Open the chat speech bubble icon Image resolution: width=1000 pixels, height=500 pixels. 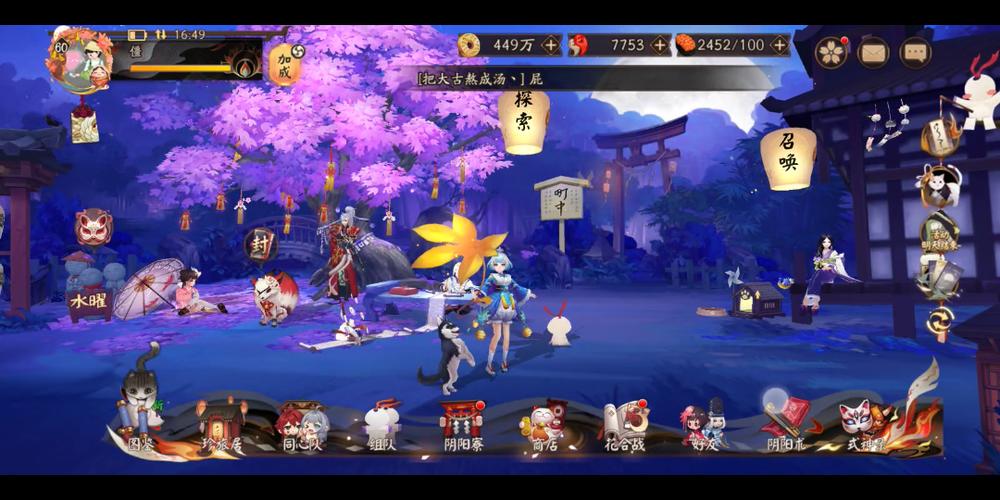pos(915,52)
